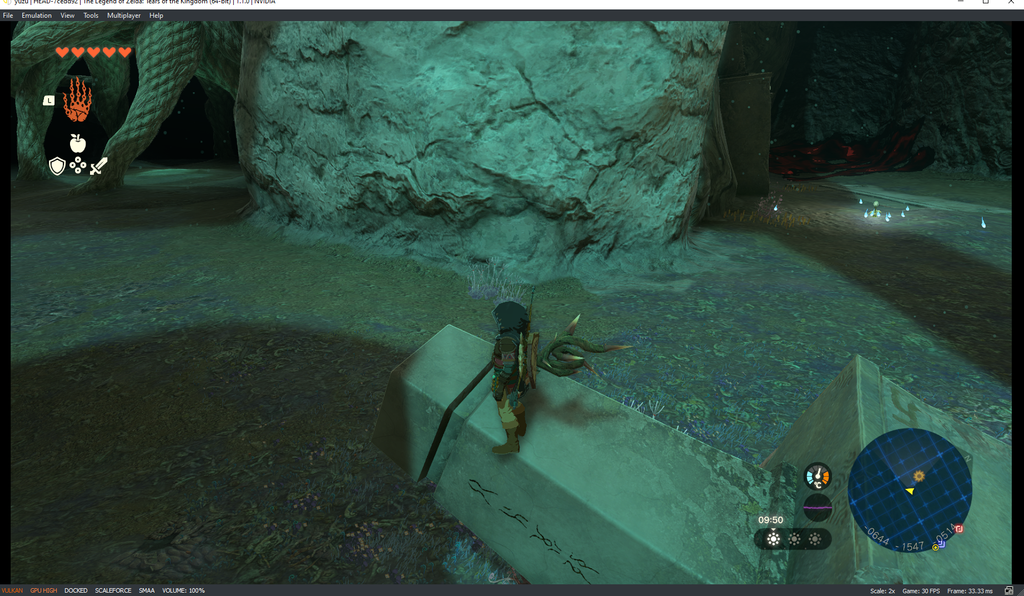Click the apple quick-item icon
1024x596 pixels.
coord(77,144)
